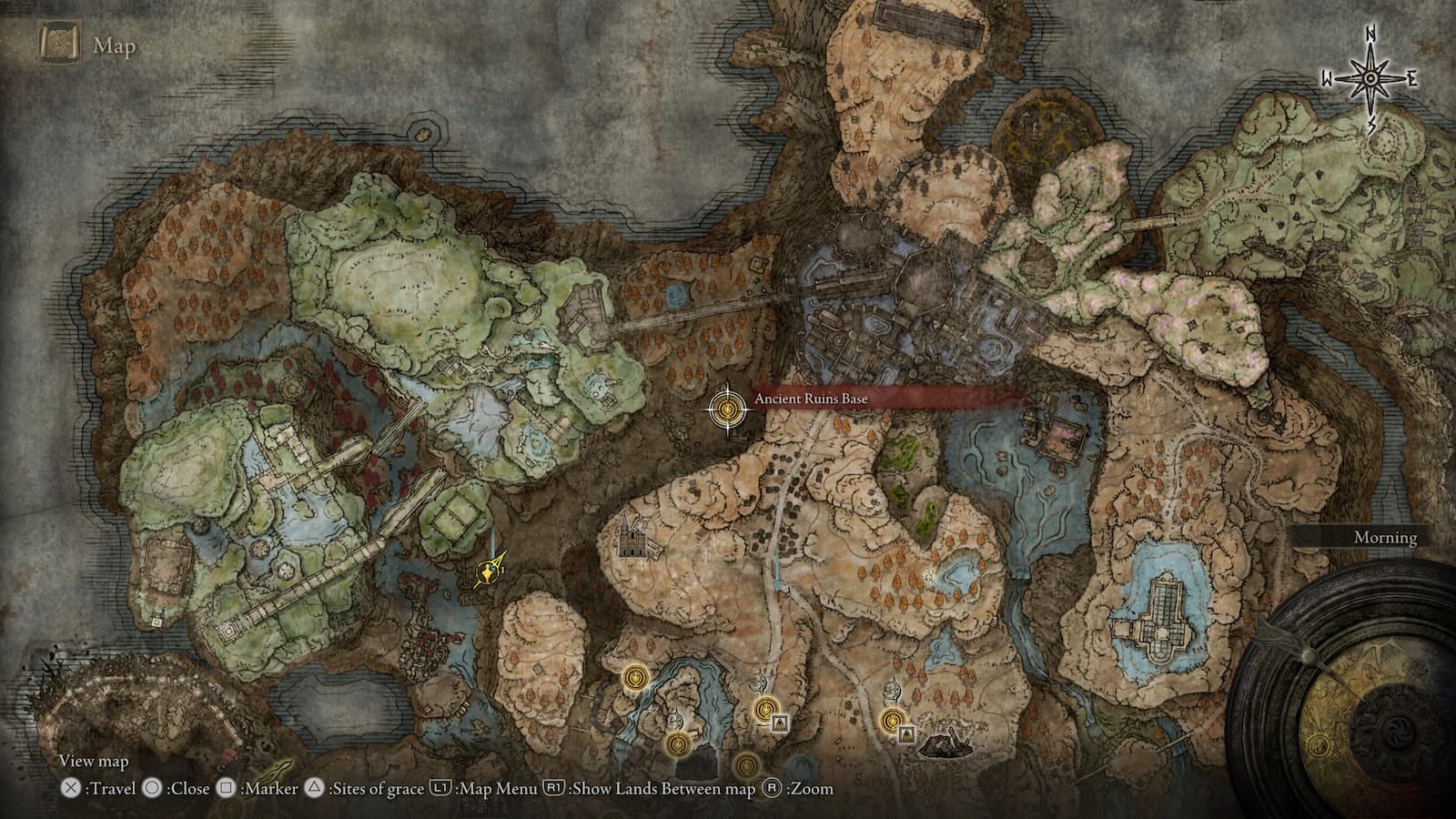Select the grace icon next to the boxed NPC marker

tap(767, 710)
